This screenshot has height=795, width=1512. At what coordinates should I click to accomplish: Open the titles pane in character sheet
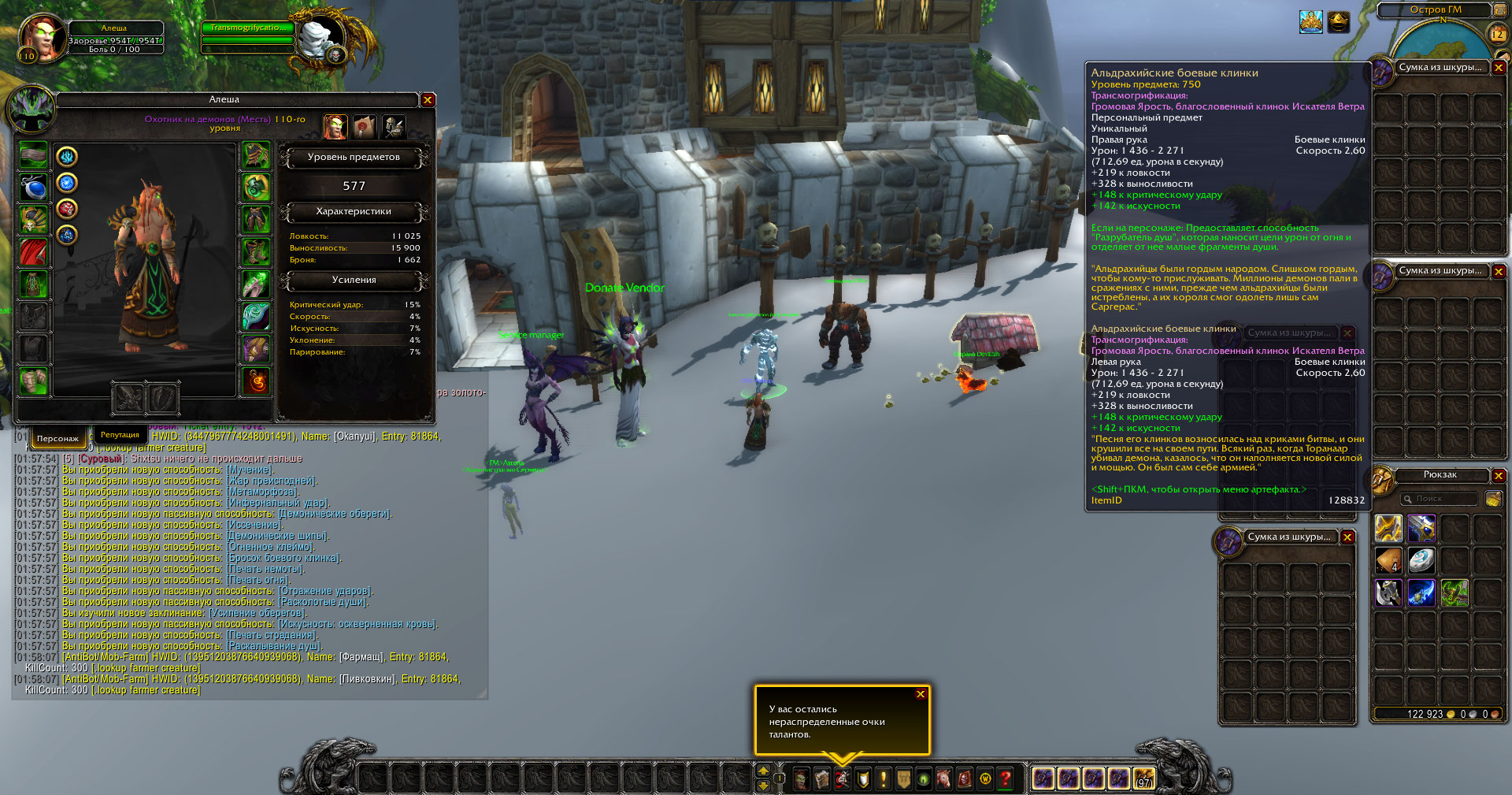pyautogui.click(x=365, y=126)
